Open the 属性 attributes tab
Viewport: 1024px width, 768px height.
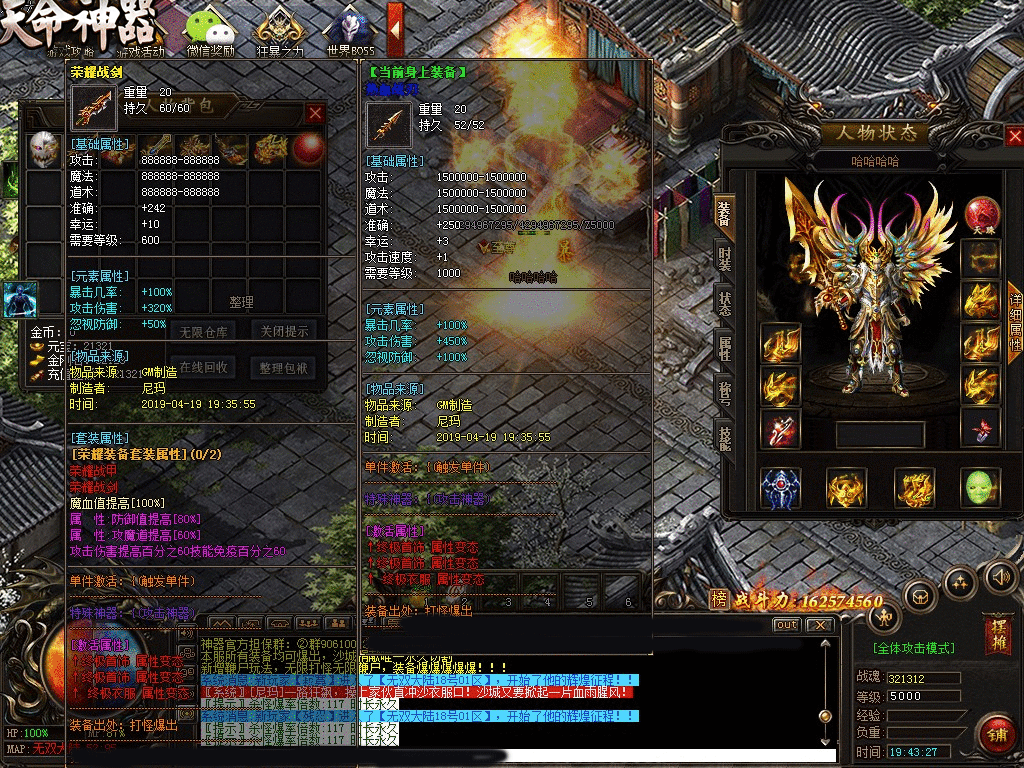pos(724,347)
